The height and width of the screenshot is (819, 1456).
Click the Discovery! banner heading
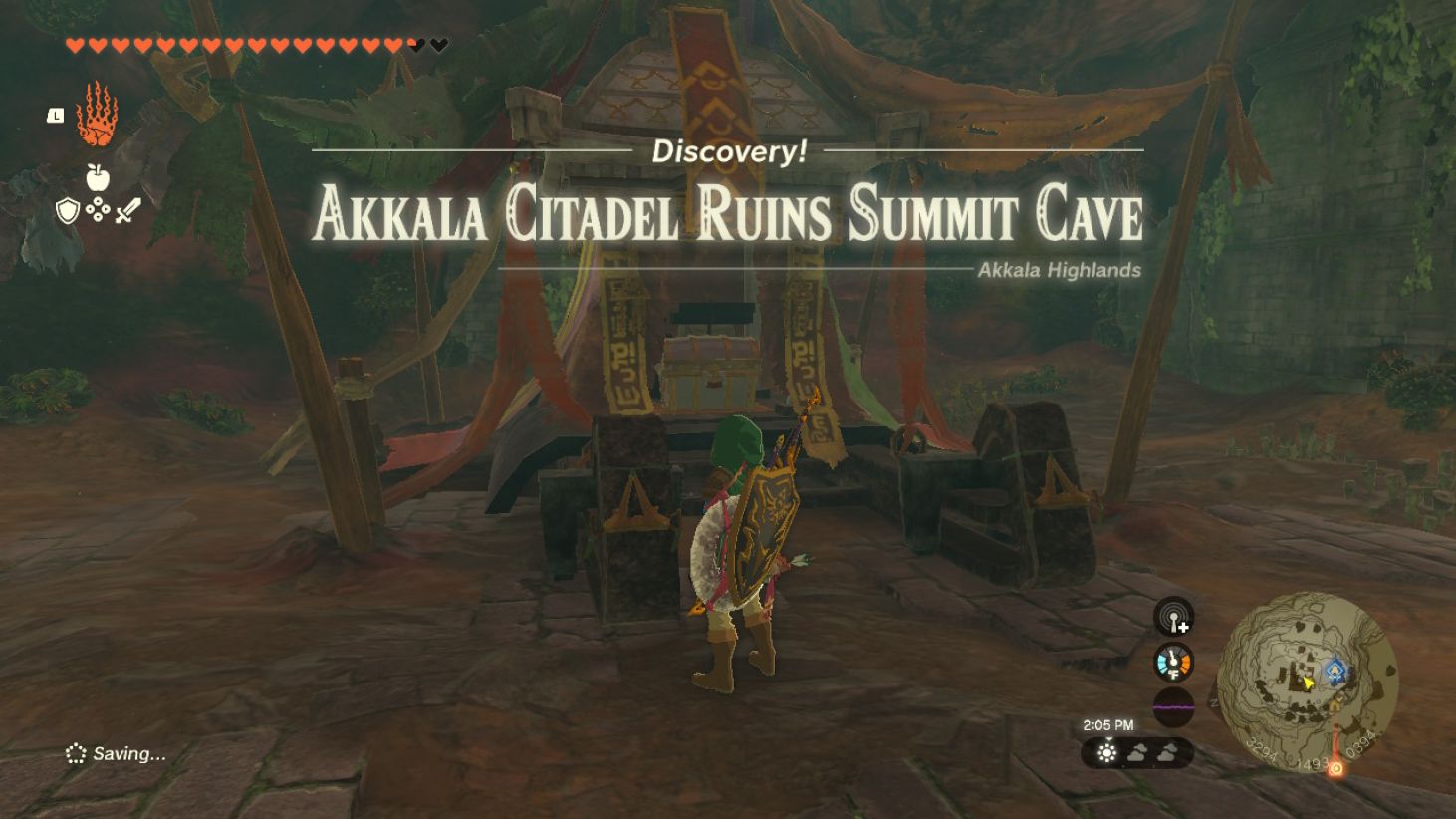pyautogui.click(x=728, y=151)
